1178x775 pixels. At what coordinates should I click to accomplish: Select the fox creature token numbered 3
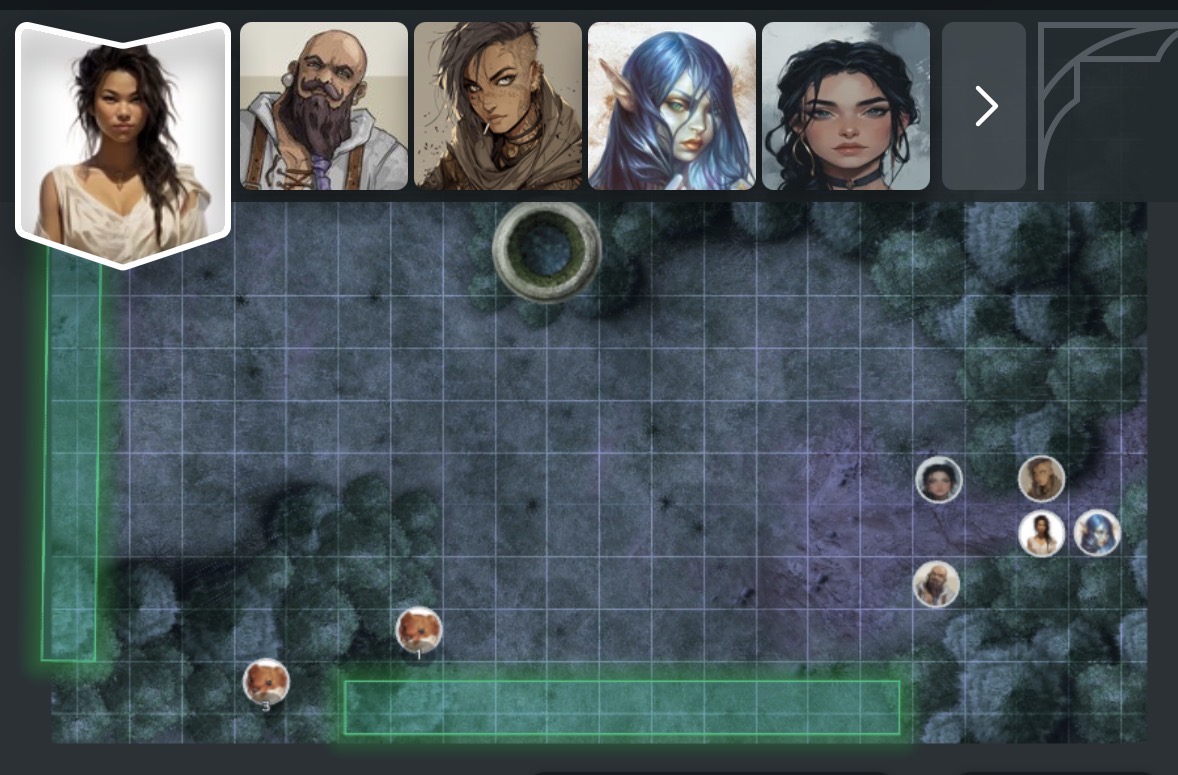266,682
